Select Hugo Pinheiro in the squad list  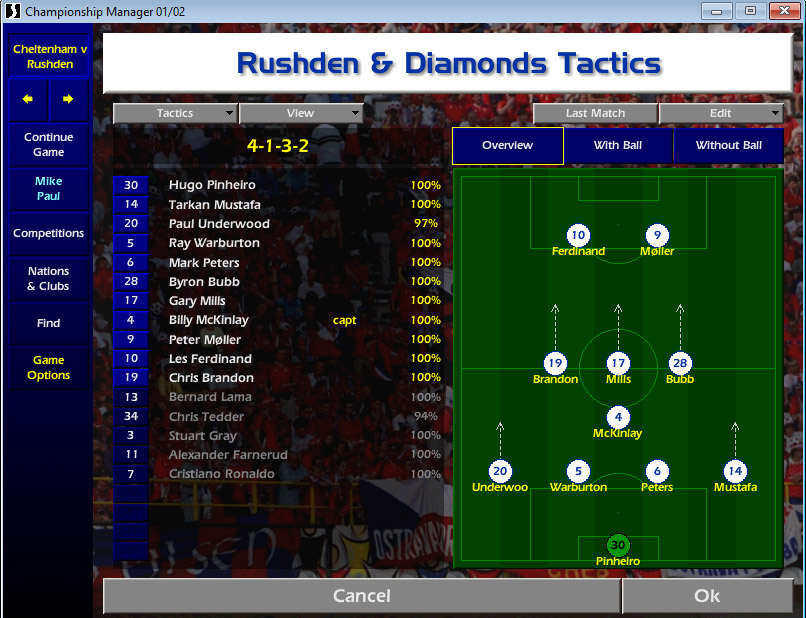coord(212,185)
